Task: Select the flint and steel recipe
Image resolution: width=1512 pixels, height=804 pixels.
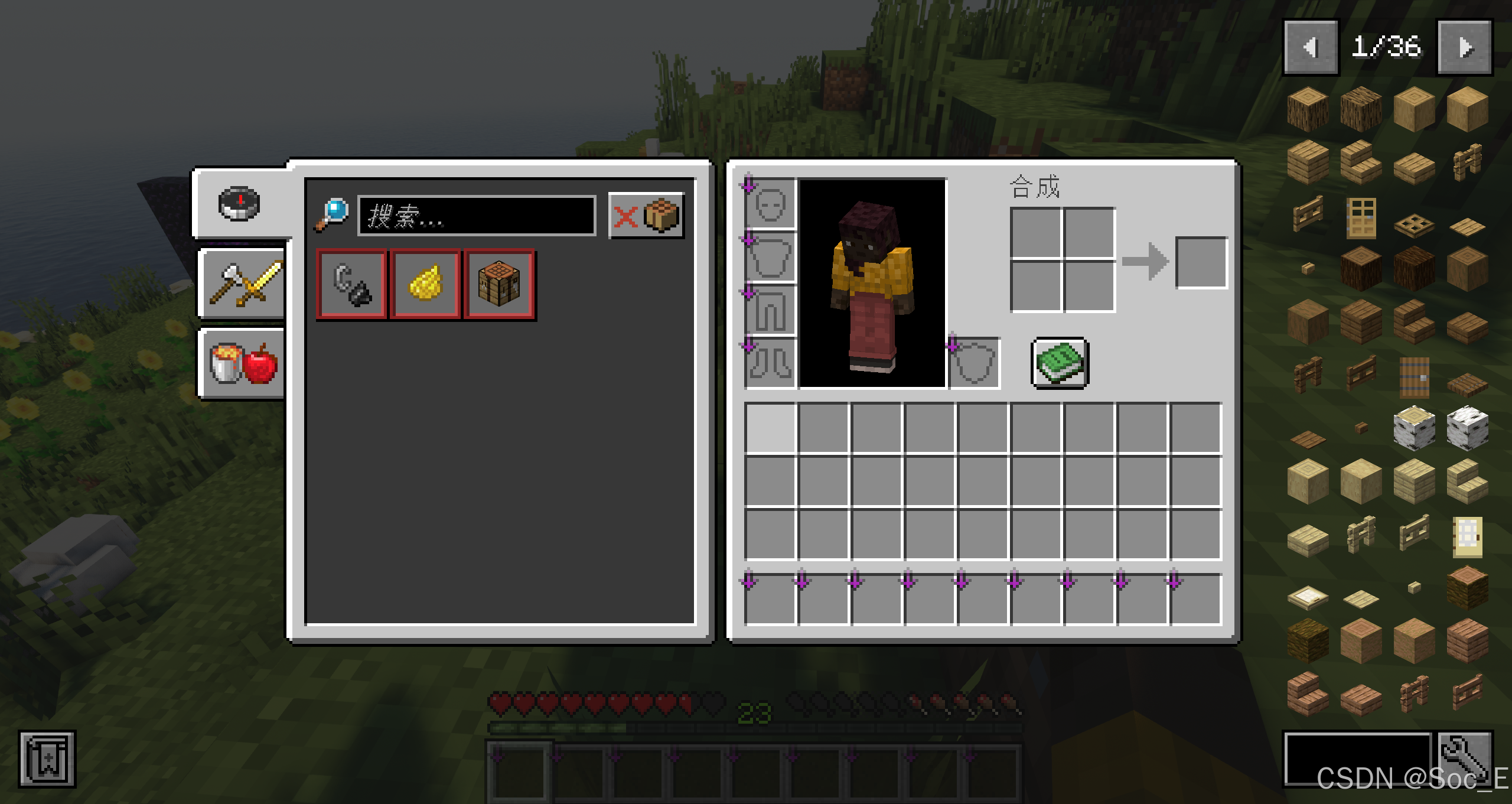Action: [351, 285]
